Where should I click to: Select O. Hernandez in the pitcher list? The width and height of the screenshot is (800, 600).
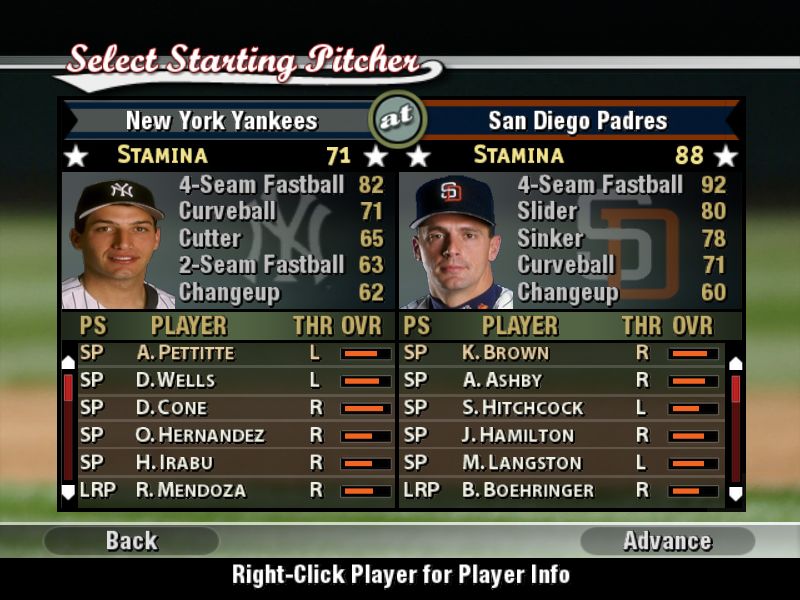(x=200, y=435)
